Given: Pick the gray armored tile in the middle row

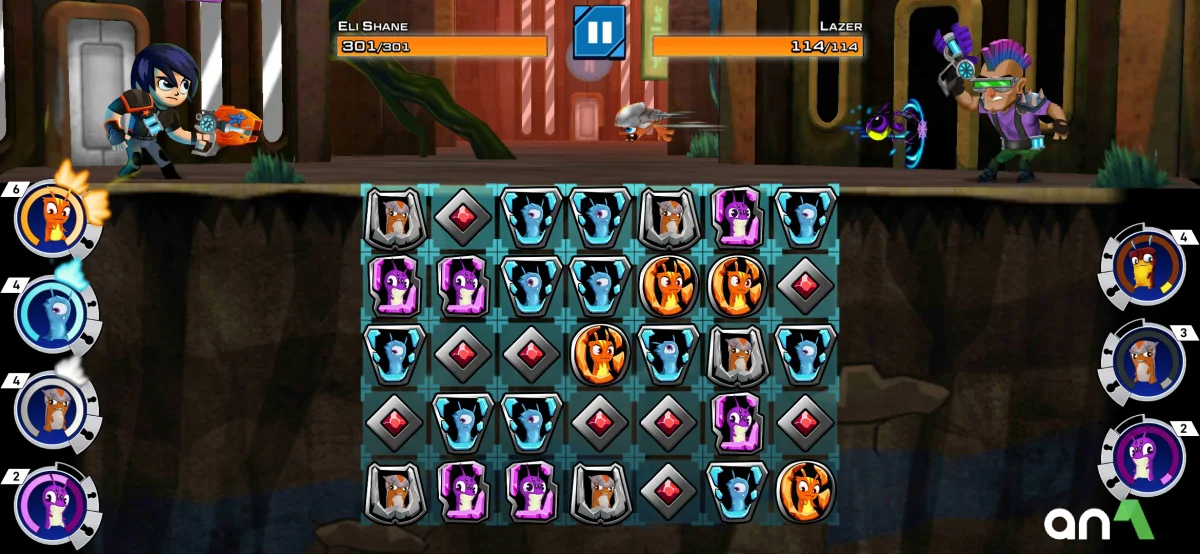Looking at the screenshot, I should [x=737, y=353].
